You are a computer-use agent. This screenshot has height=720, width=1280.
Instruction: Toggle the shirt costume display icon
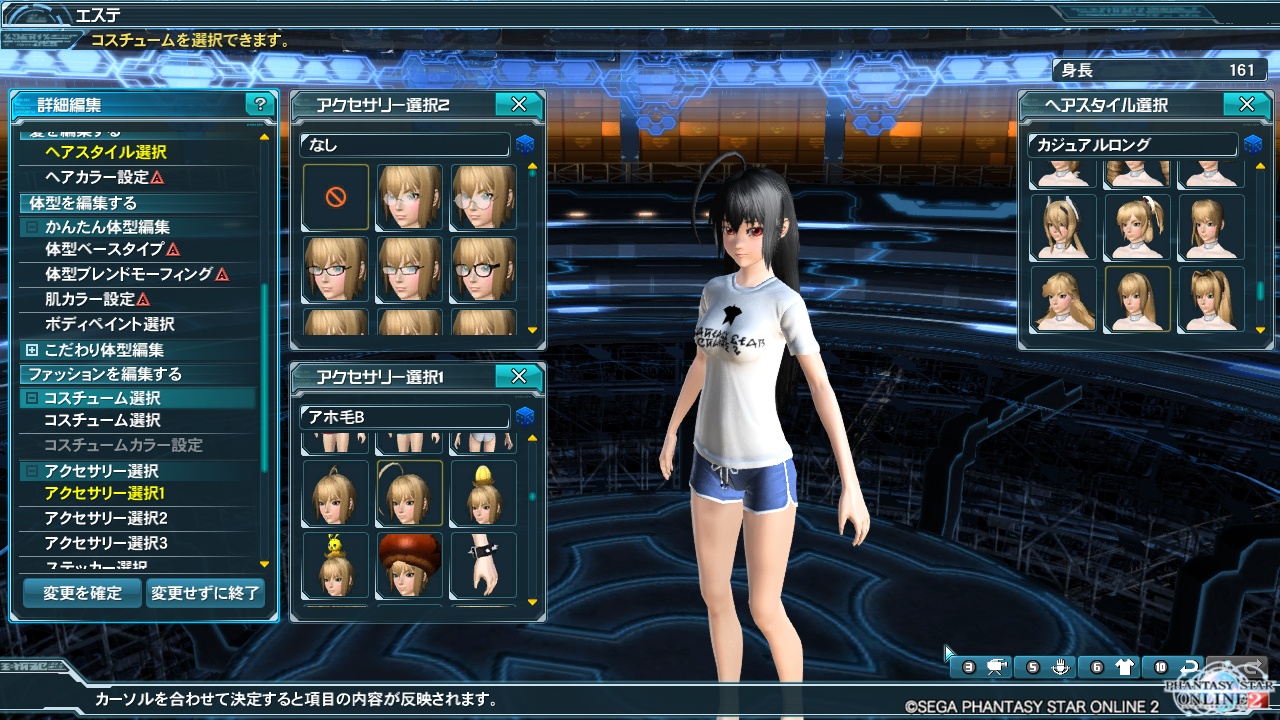[1124, 667]
